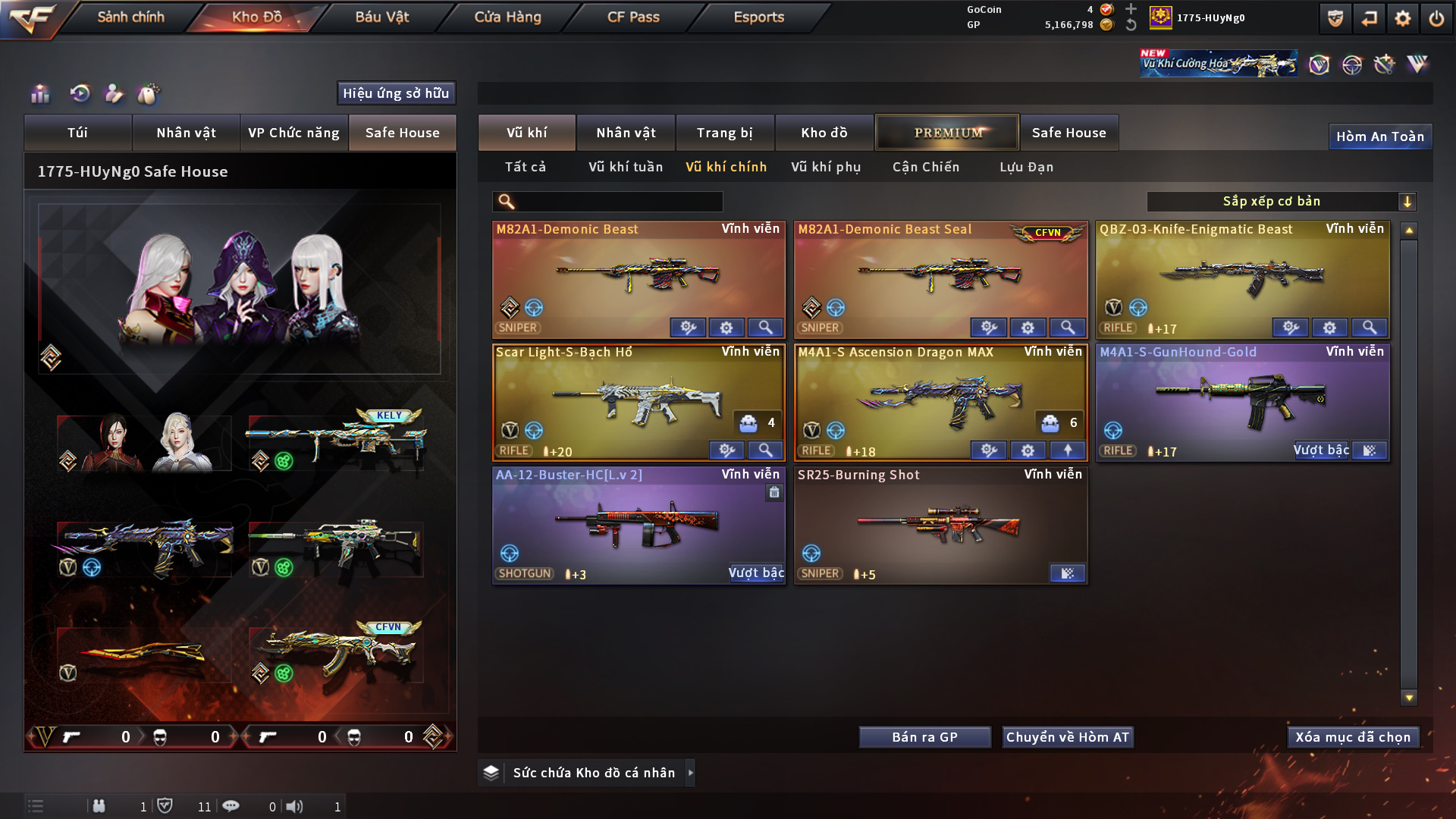1456x819 pixels.
Task: Open the Sảnh chính main lobby
Action: click(x=130, y=17)
